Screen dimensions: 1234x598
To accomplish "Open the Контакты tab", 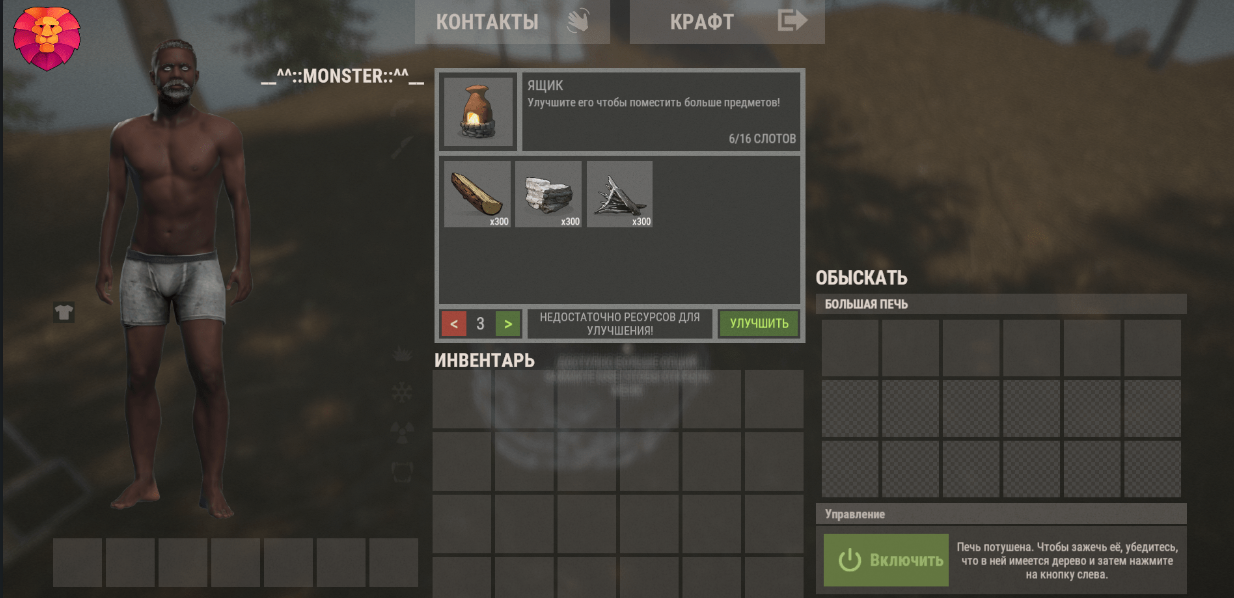I will click(x=512, y=22).
